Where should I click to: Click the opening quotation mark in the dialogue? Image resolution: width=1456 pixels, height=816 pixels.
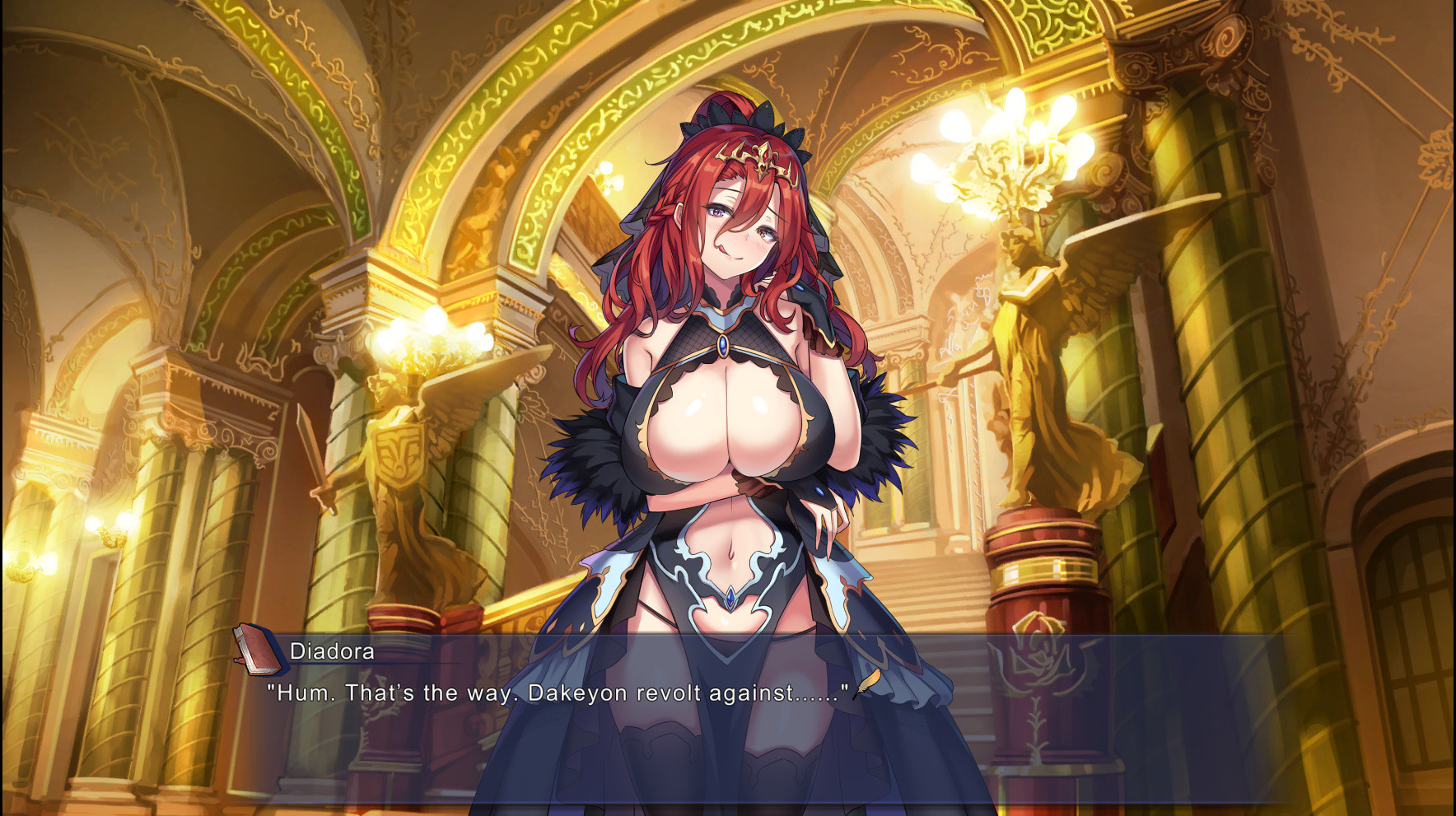[272, 688]
